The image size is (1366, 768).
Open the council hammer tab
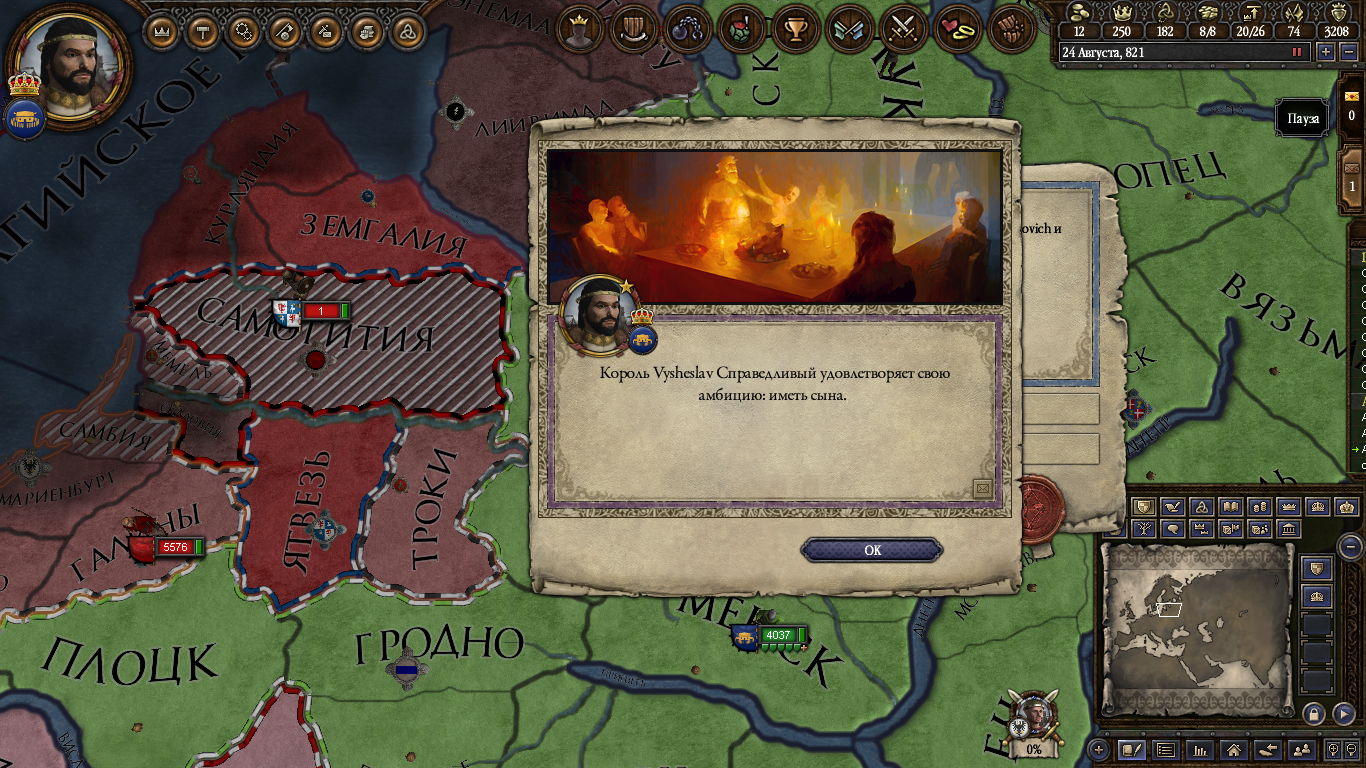pos(203,31)
